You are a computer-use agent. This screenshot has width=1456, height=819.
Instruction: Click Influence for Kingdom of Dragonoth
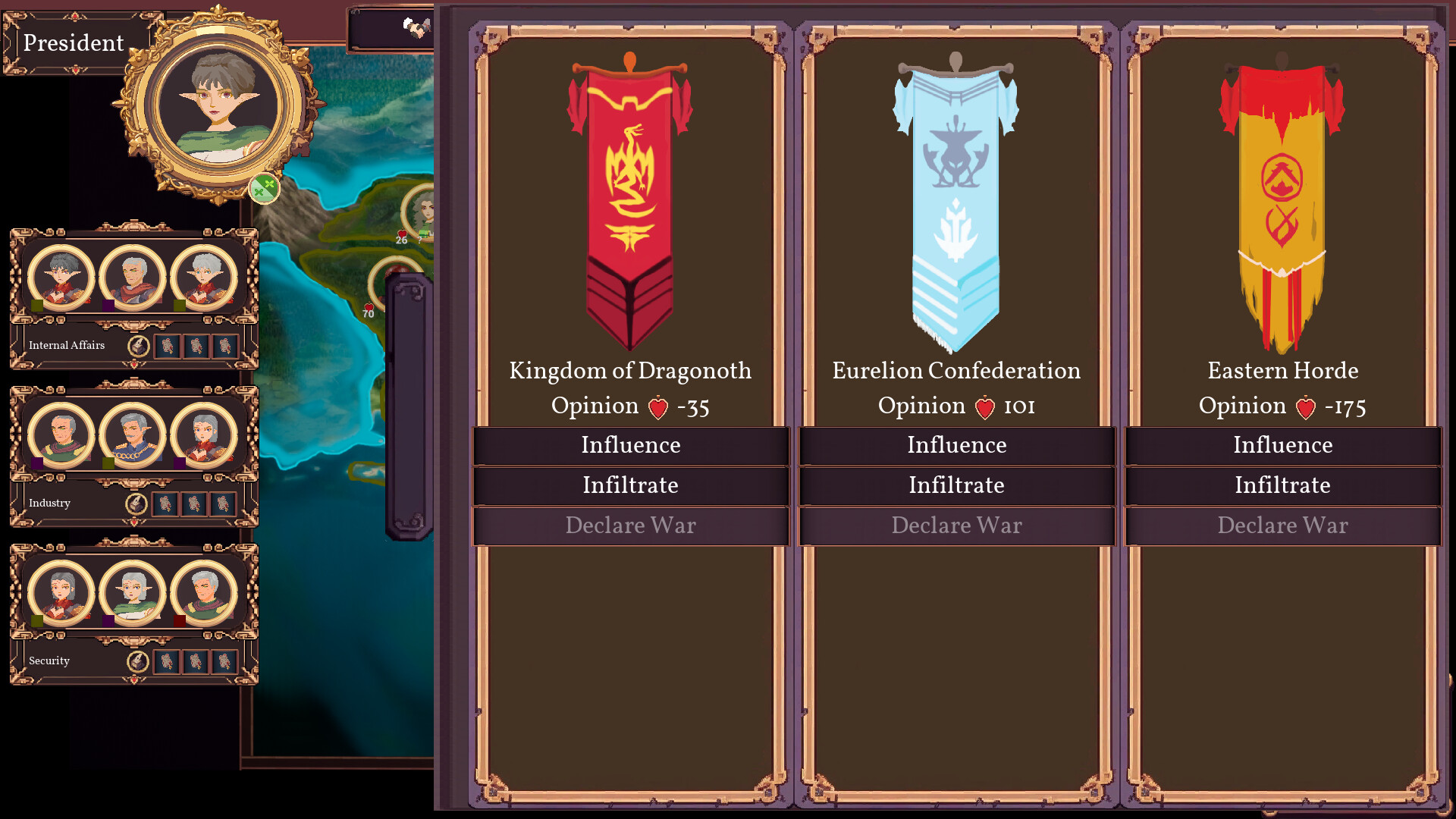tap(630, 446)
